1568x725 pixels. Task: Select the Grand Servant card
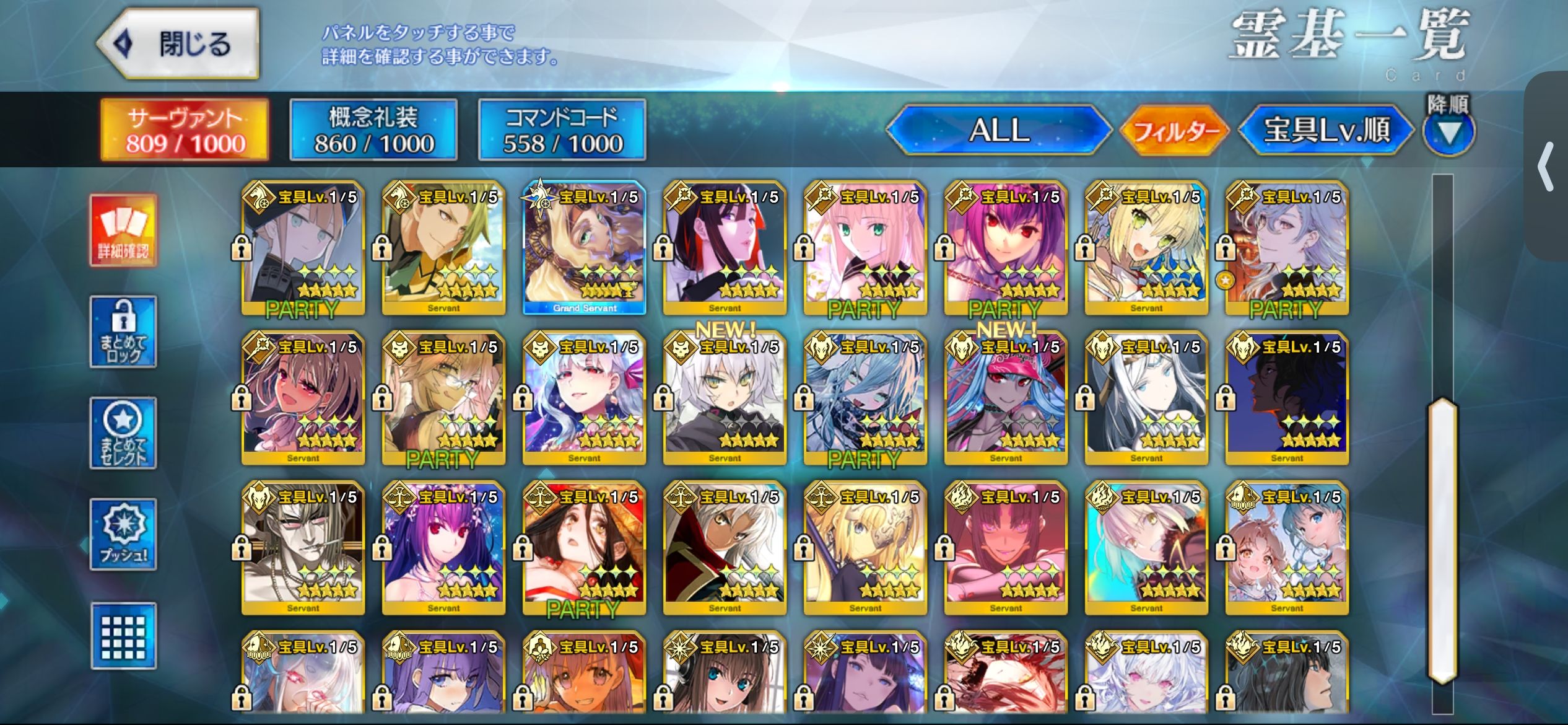[584, 248]
